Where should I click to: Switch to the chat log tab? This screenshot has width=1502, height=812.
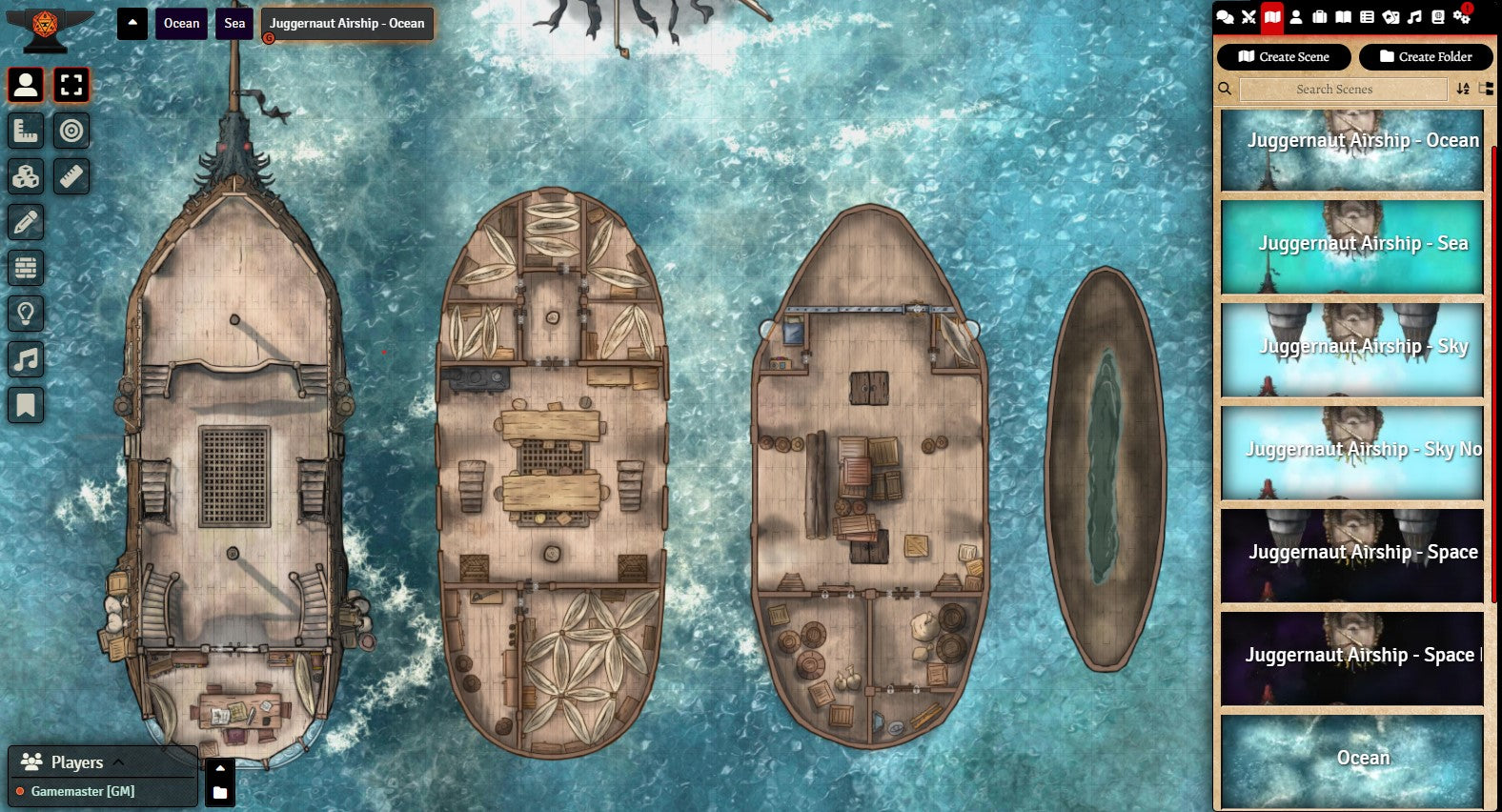pyautogui.click(x=1226, y=16)
